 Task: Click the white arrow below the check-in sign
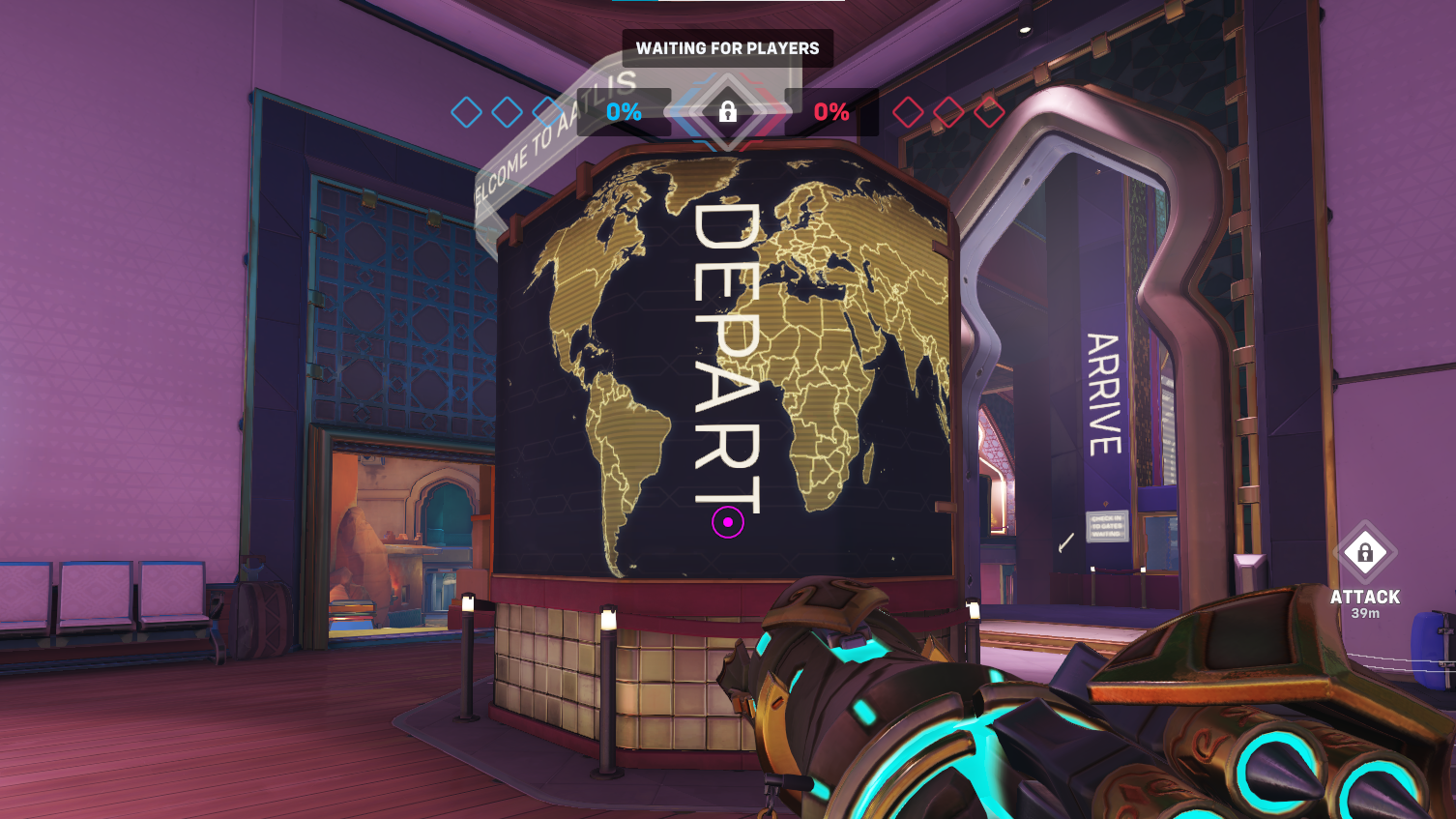click(1065, 544)
